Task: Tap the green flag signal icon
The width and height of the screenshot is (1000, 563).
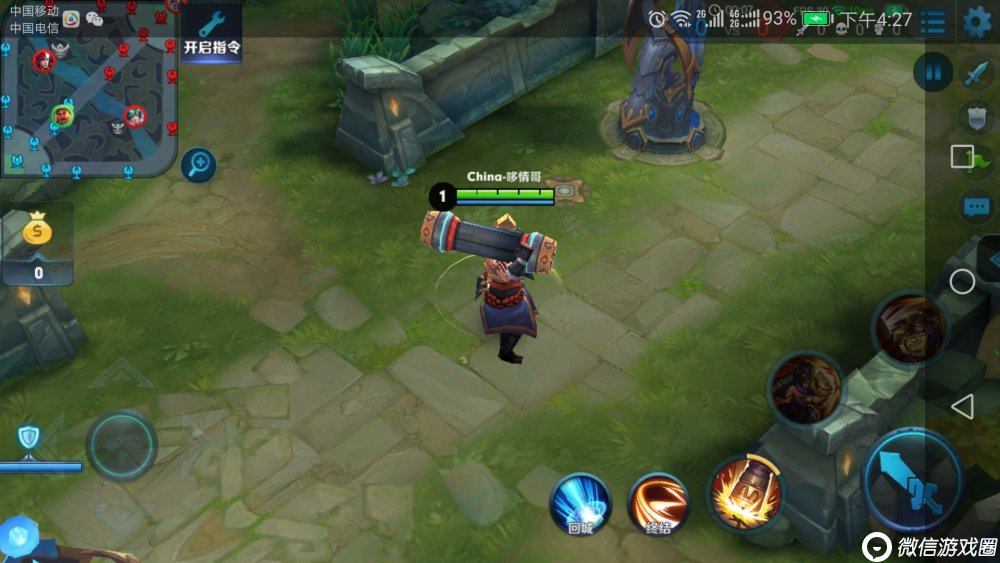Action: point(980,160)
